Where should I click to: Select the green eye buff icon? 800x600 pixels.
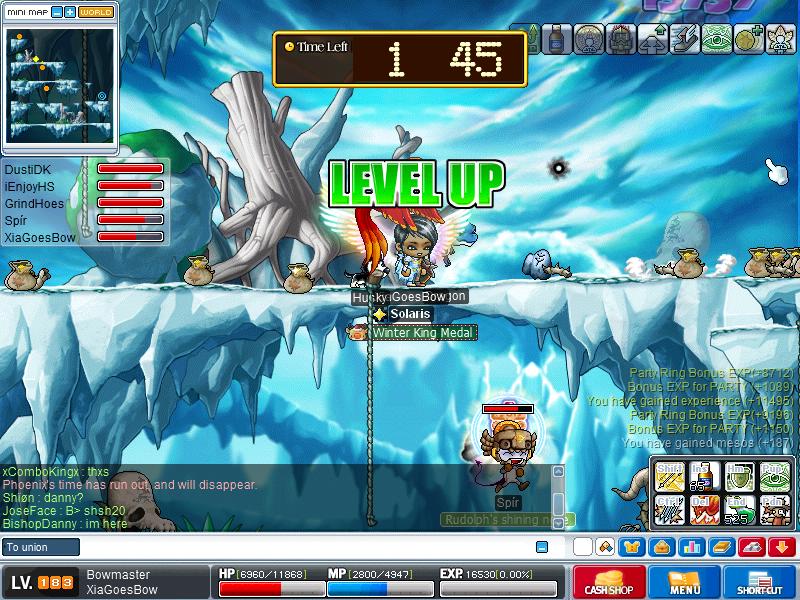click(x=716, y=40)
